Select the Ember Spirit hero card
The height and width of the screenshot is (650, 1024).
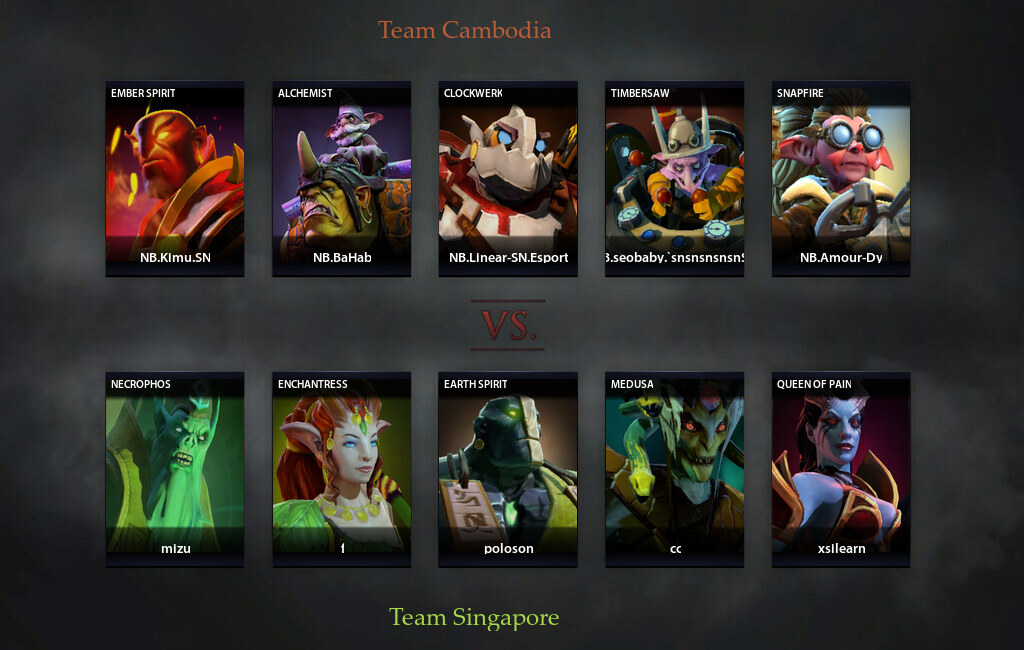click(175, 177)
